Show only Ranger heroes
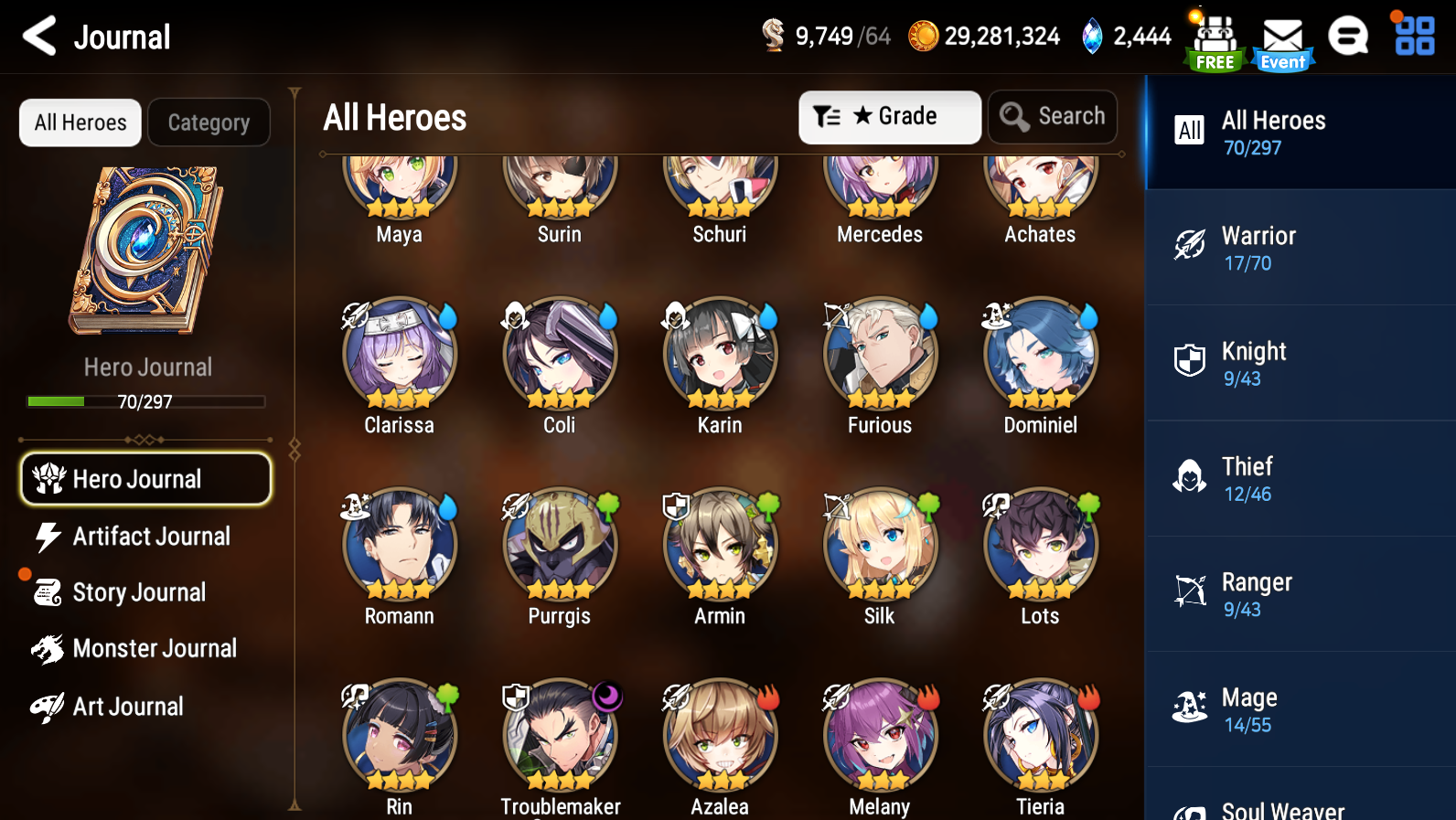 click(x=1299, y=594)
